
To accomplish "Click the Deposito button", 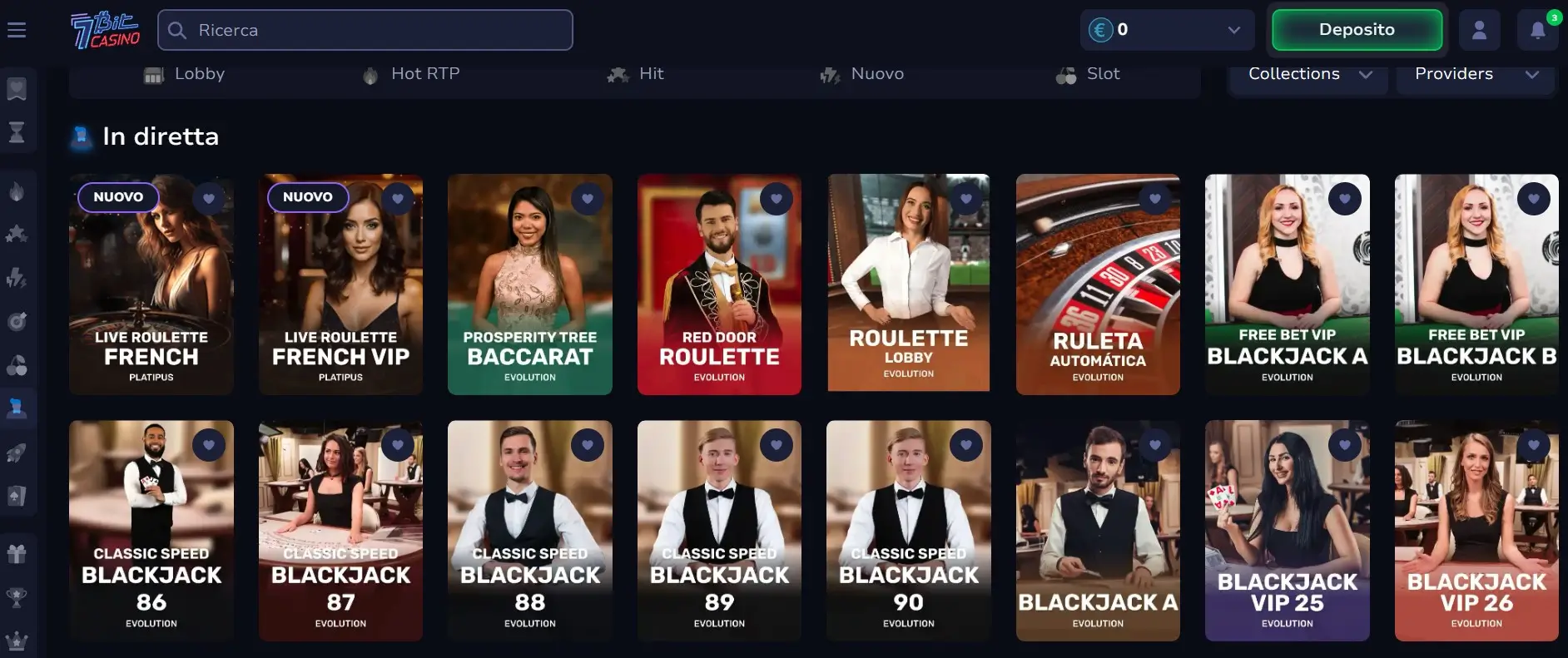I will pos(1357,29).
